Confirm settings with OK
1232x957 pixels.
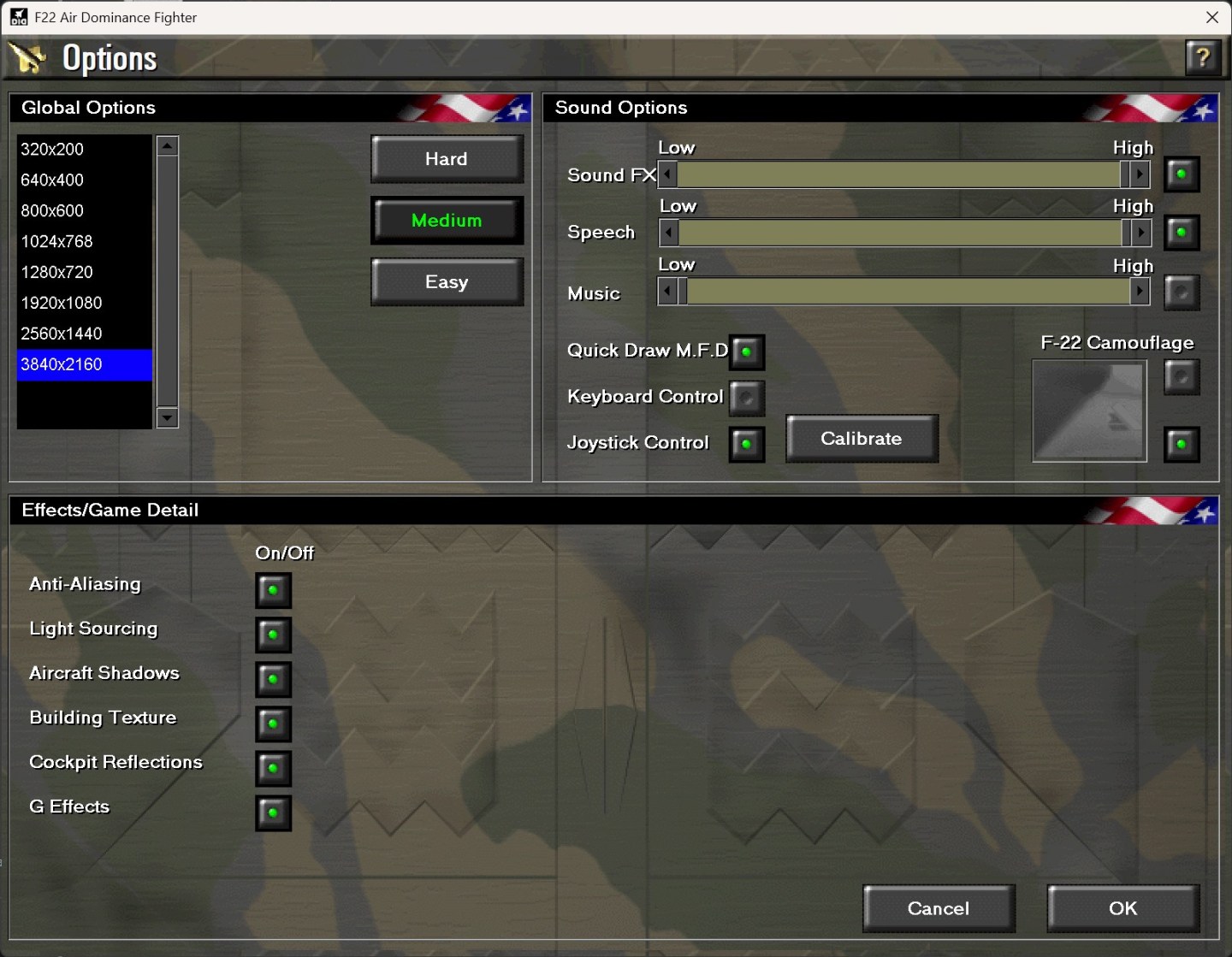point(1122,908)
